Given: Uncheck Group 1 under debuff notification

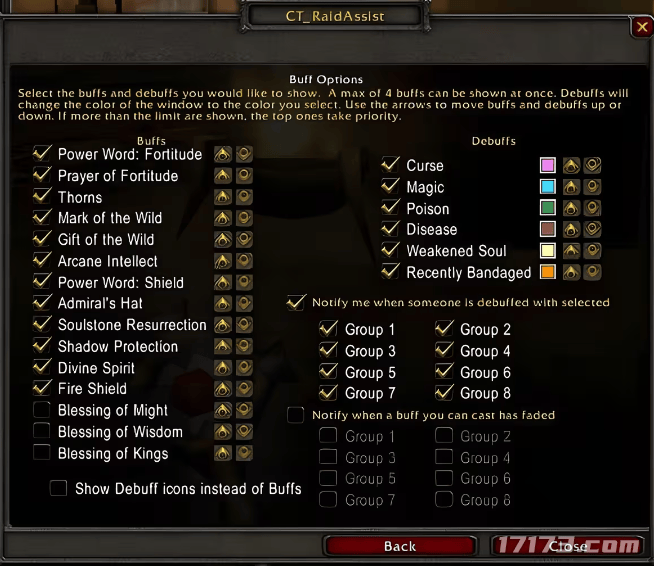Looking at the screenshot, I should pyautogui.click(x=328, y=329).
